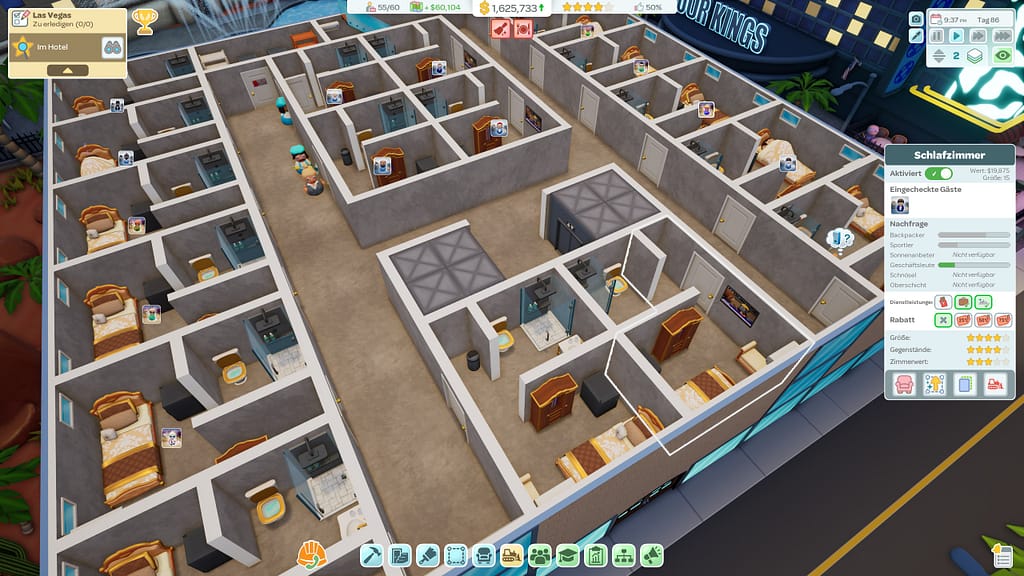This screenshot has width=1024, height=576.
Task: Collapse the Las Vegas objective panel
Action: click(x=67, y=71)
